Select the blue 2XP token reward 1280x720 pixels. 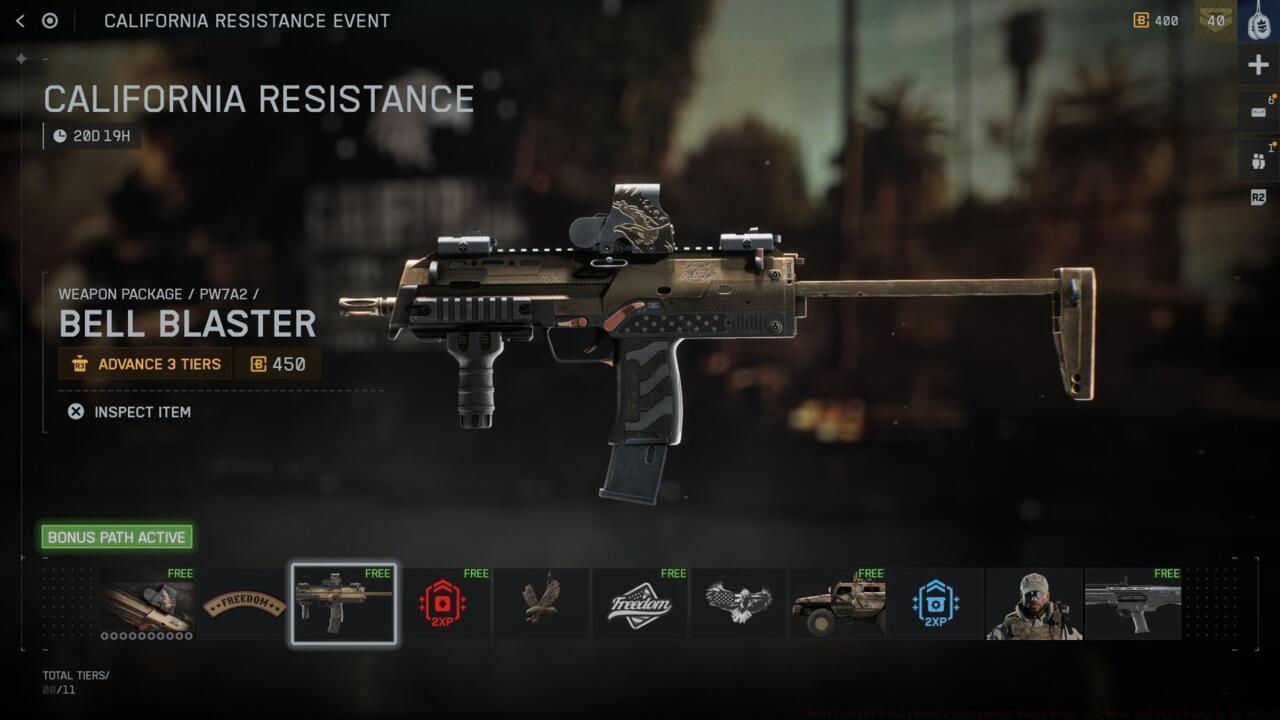pos(936,604)
